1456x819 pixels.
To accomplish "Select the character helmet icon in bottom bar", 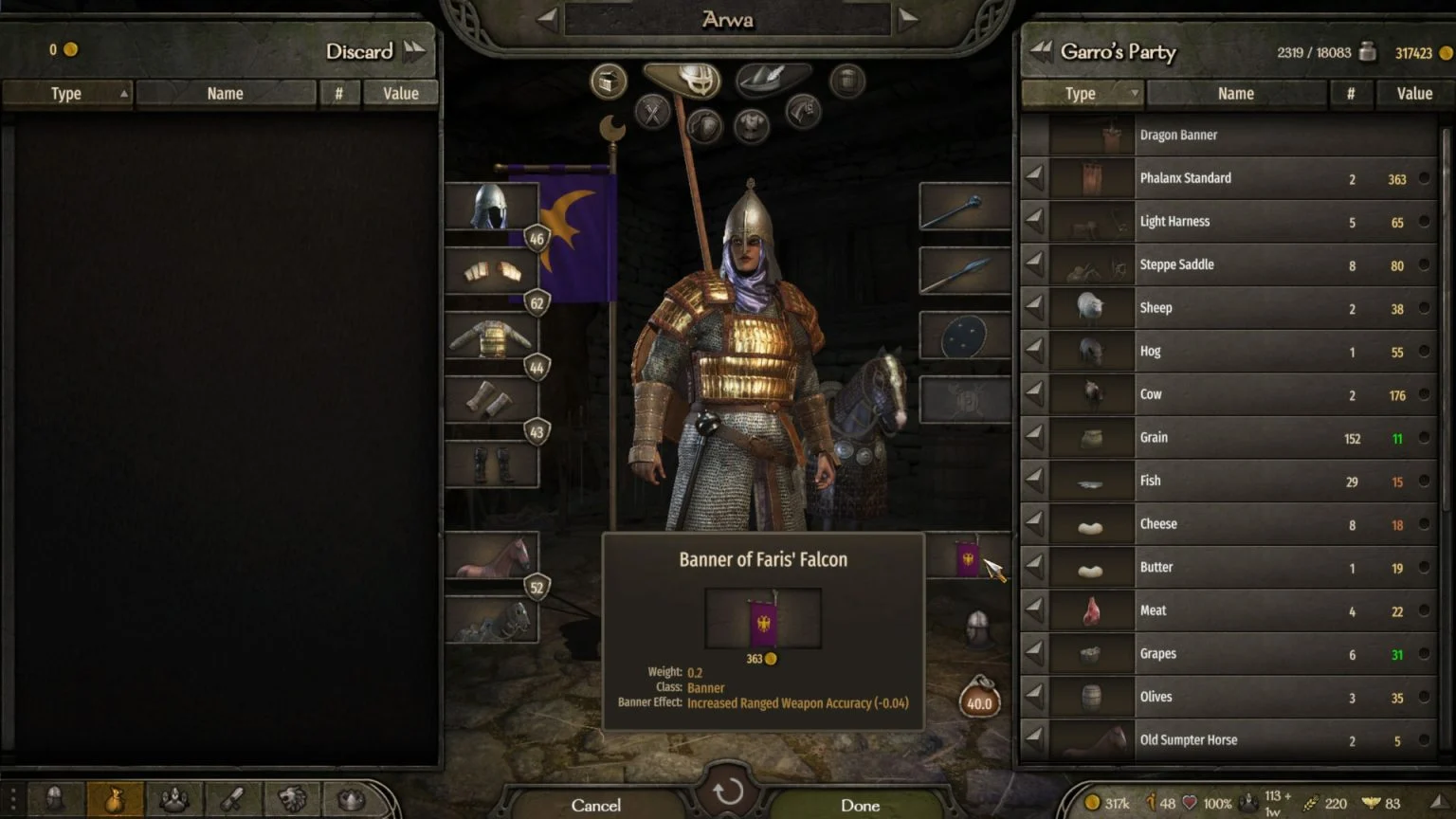I will click(x=58, y=801).
